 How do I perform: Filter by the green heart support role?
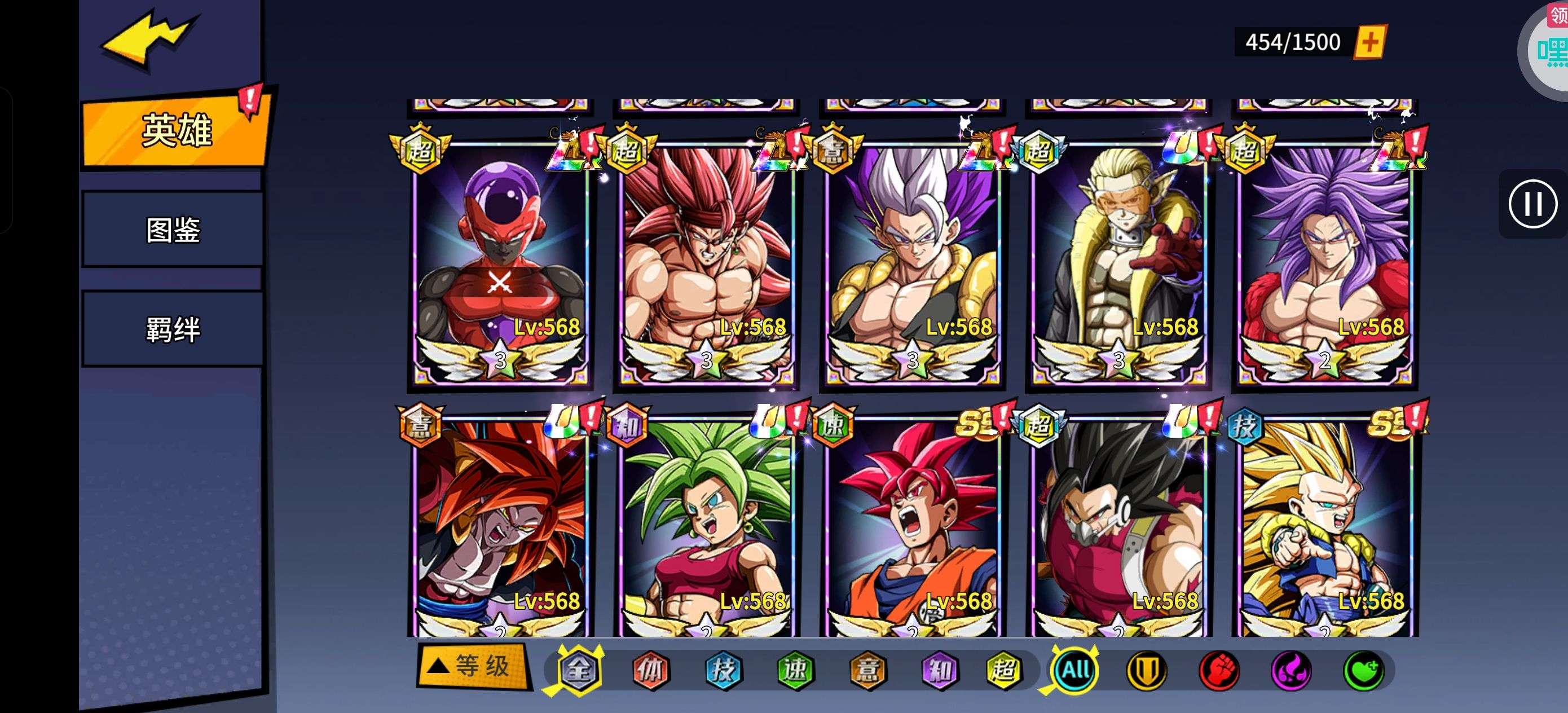click(x=1363, y=670)
